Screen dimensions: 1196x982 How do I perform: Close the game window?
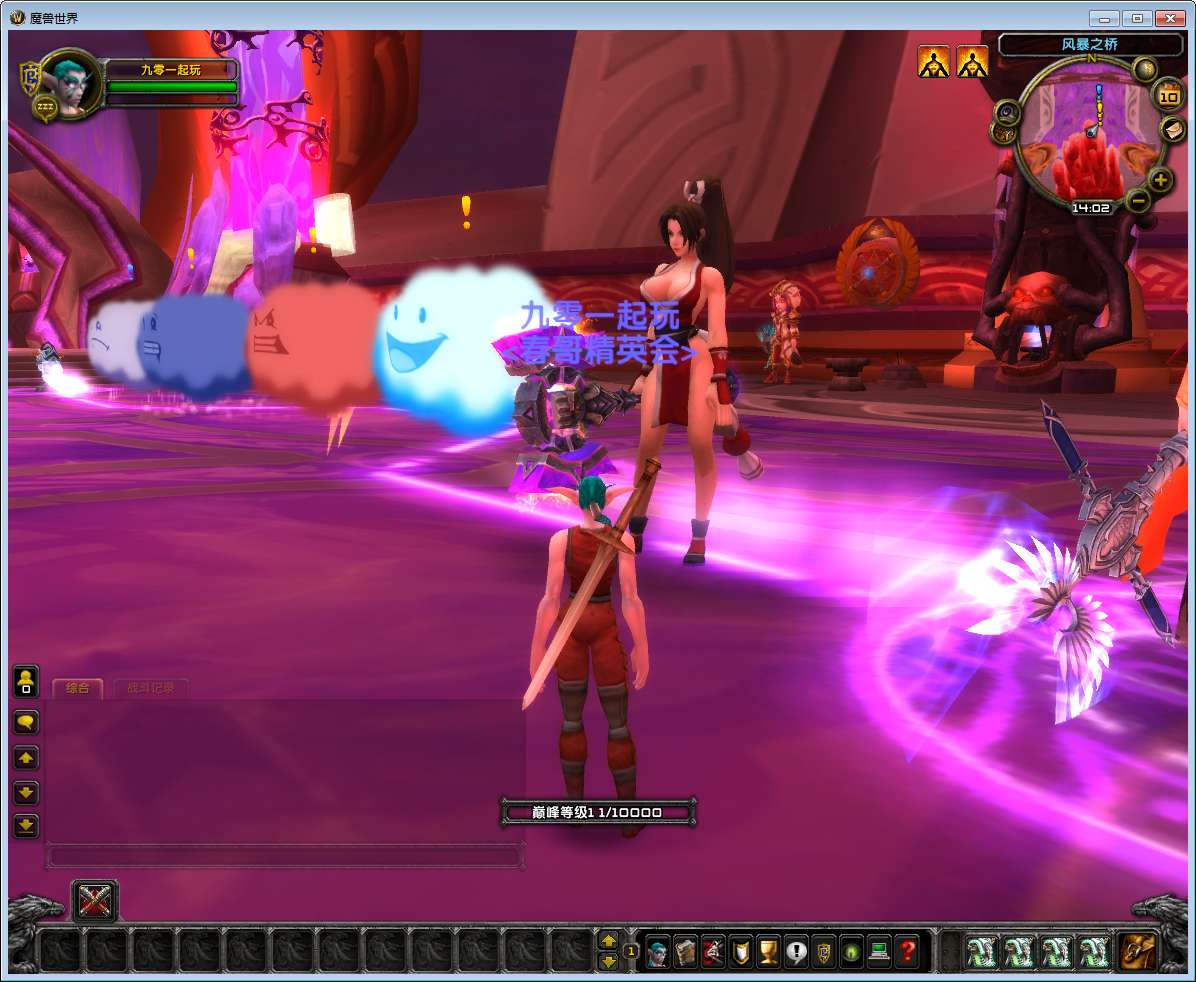pyautogui.click(x=1168, y=18)
